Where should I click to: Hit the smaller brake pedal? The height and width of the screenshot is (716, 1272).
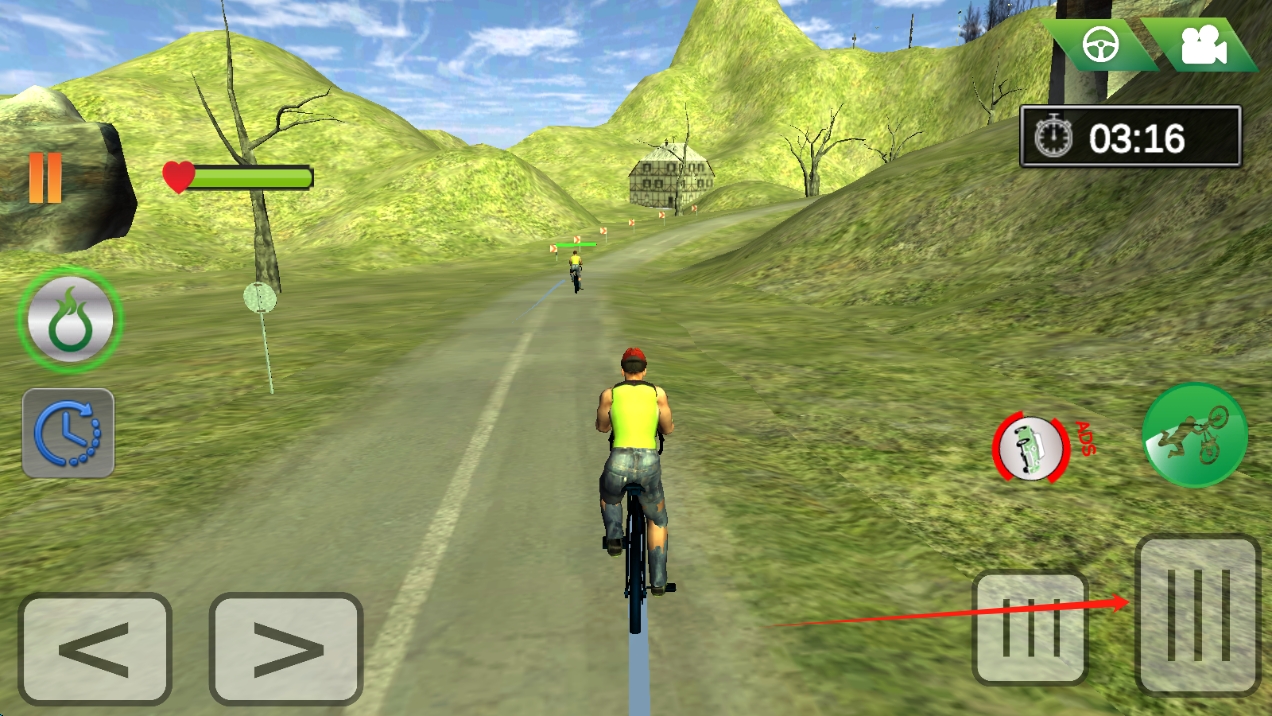(x=1030, y=628)
